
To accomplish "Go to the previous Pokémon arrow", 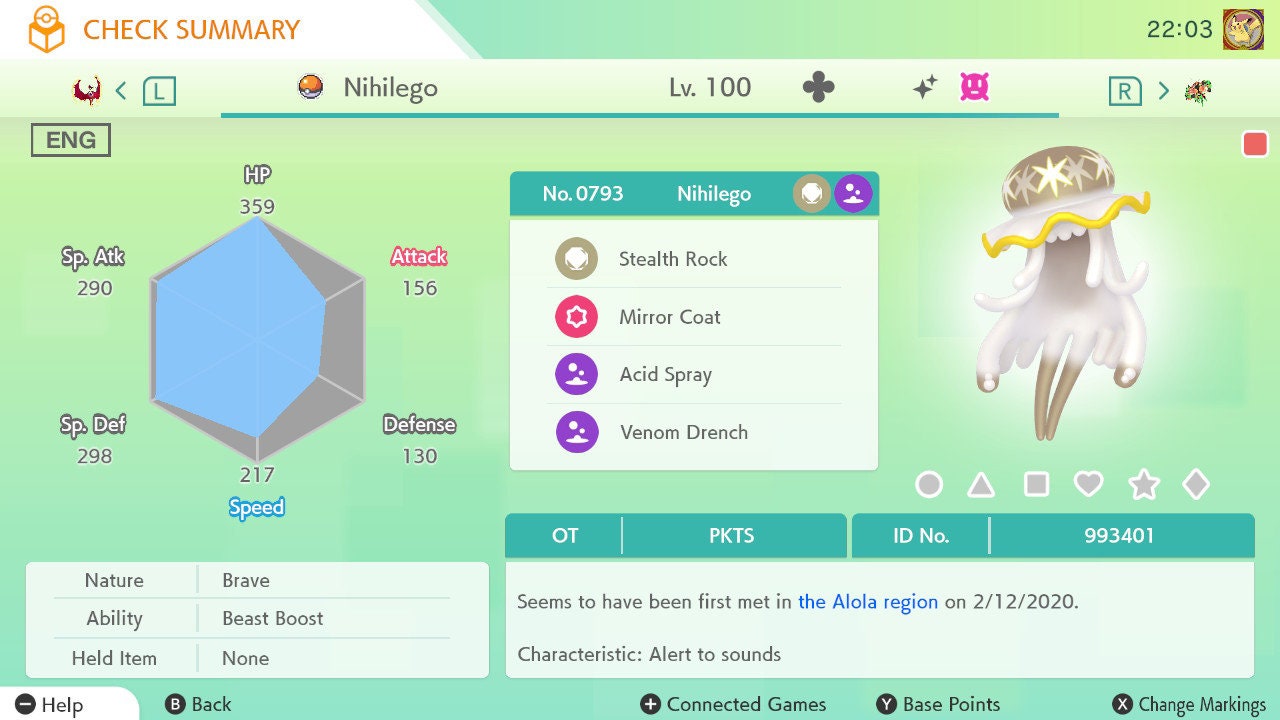I will 121,91.
